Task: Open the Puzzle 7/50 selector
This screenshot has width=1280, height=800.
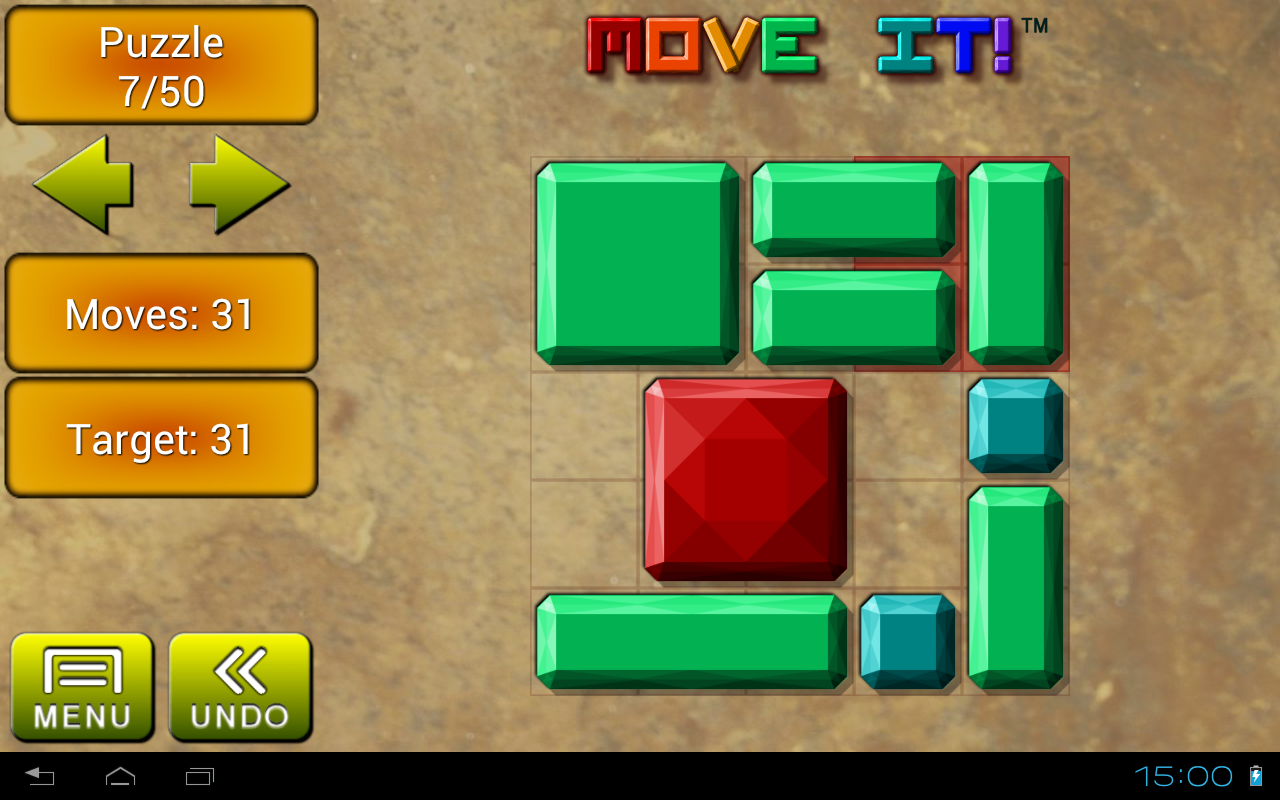Action: pos(161,63)
